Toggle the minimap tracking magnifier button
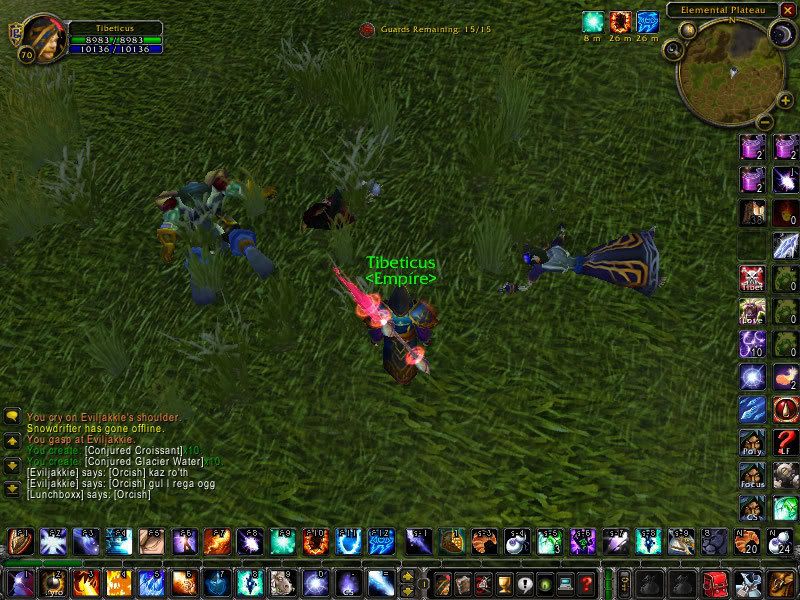This screenshot has height=600, width=800. [675, 47]
